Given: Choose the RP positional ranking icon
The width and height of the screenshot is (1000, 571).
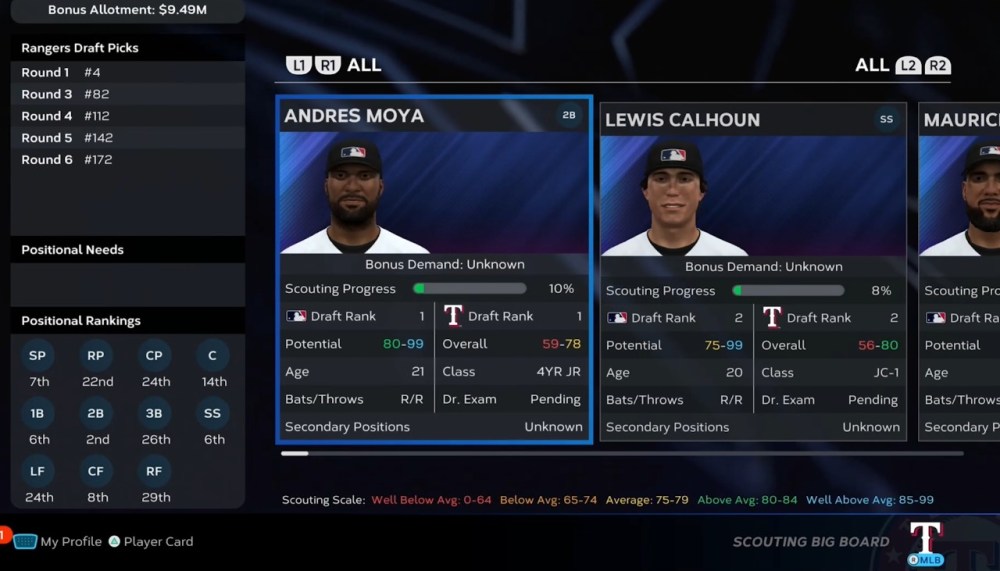Looking at the screenshot, I should click(x=97, y=356).
